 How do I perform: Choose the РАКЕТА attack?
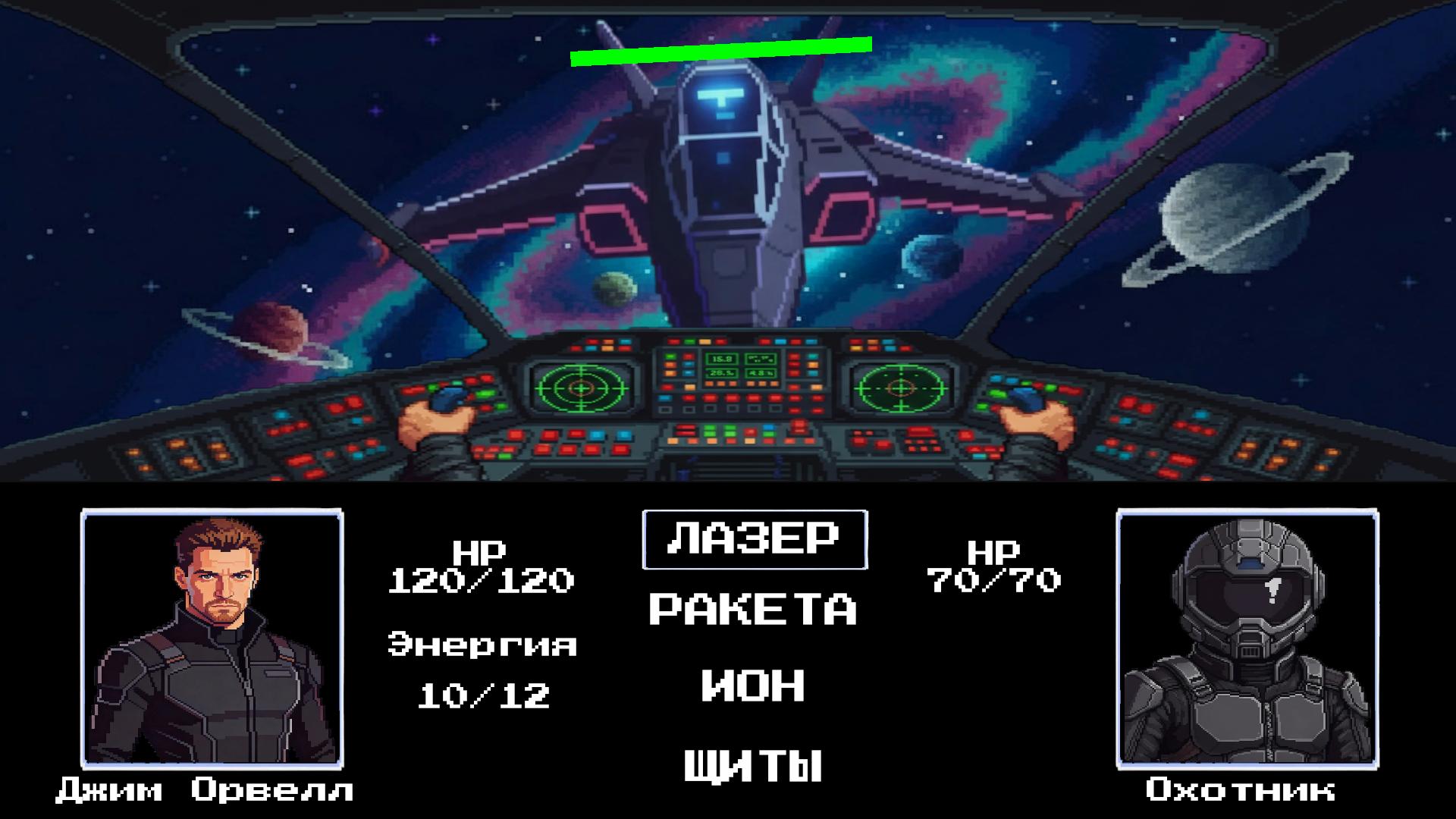coord(752,610)
